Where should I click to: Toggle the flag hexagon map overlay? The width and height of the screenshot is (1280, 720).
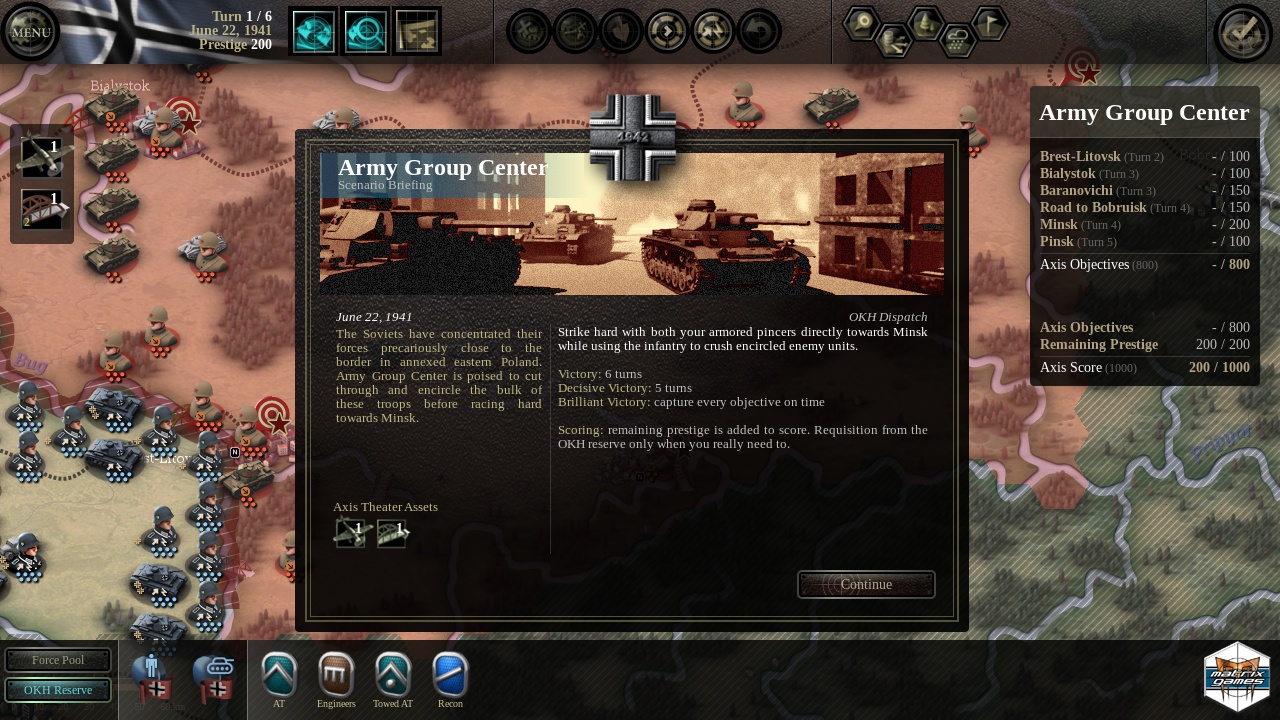click(990, 22)
